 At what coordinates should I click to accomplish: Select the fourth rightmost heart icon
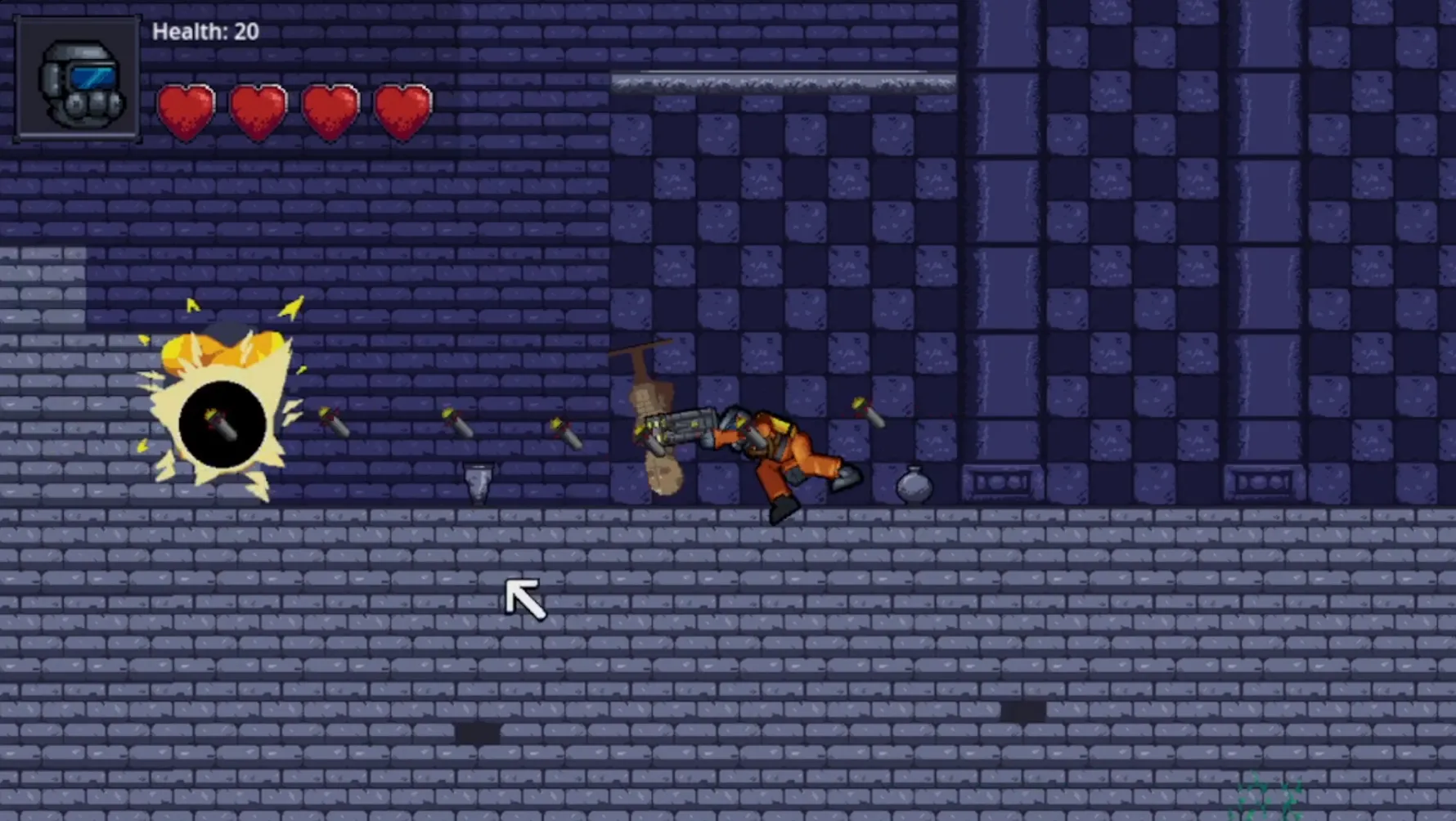click(x=402, y=109)
